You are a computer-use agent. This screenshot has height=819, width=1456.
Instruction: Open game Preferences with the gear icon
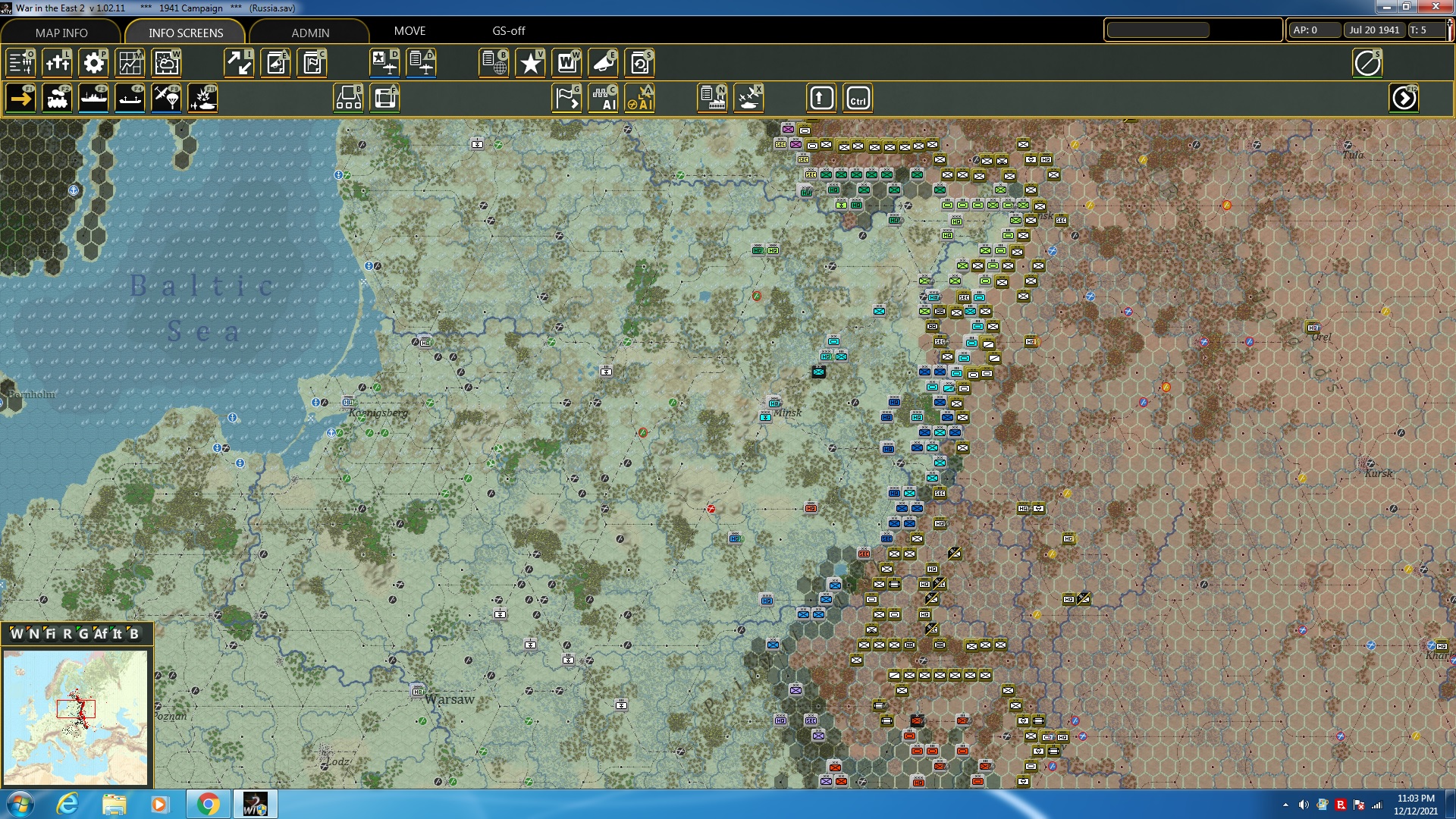tap(94, 63)
